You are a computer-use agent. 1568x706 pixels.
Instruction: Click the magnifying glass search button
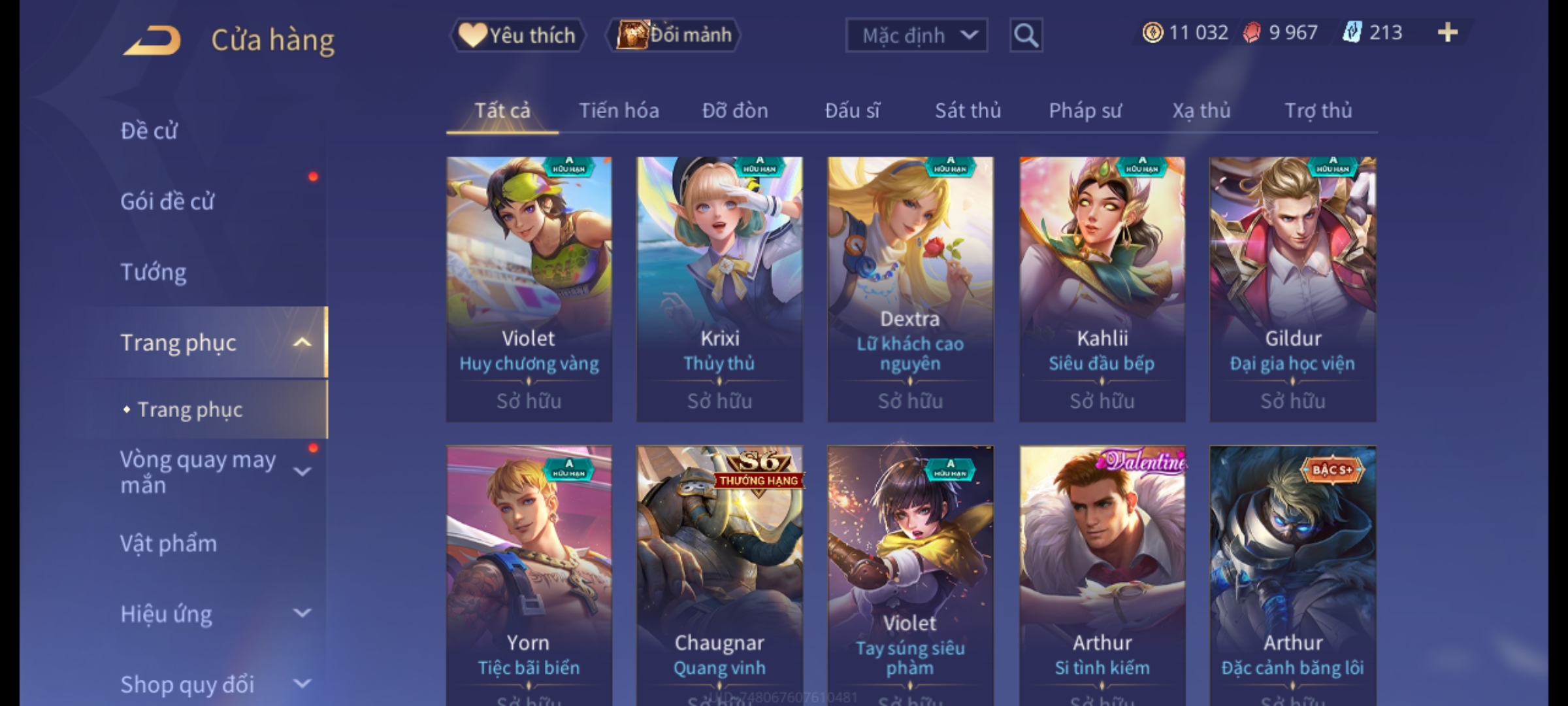pos(1026,35)
